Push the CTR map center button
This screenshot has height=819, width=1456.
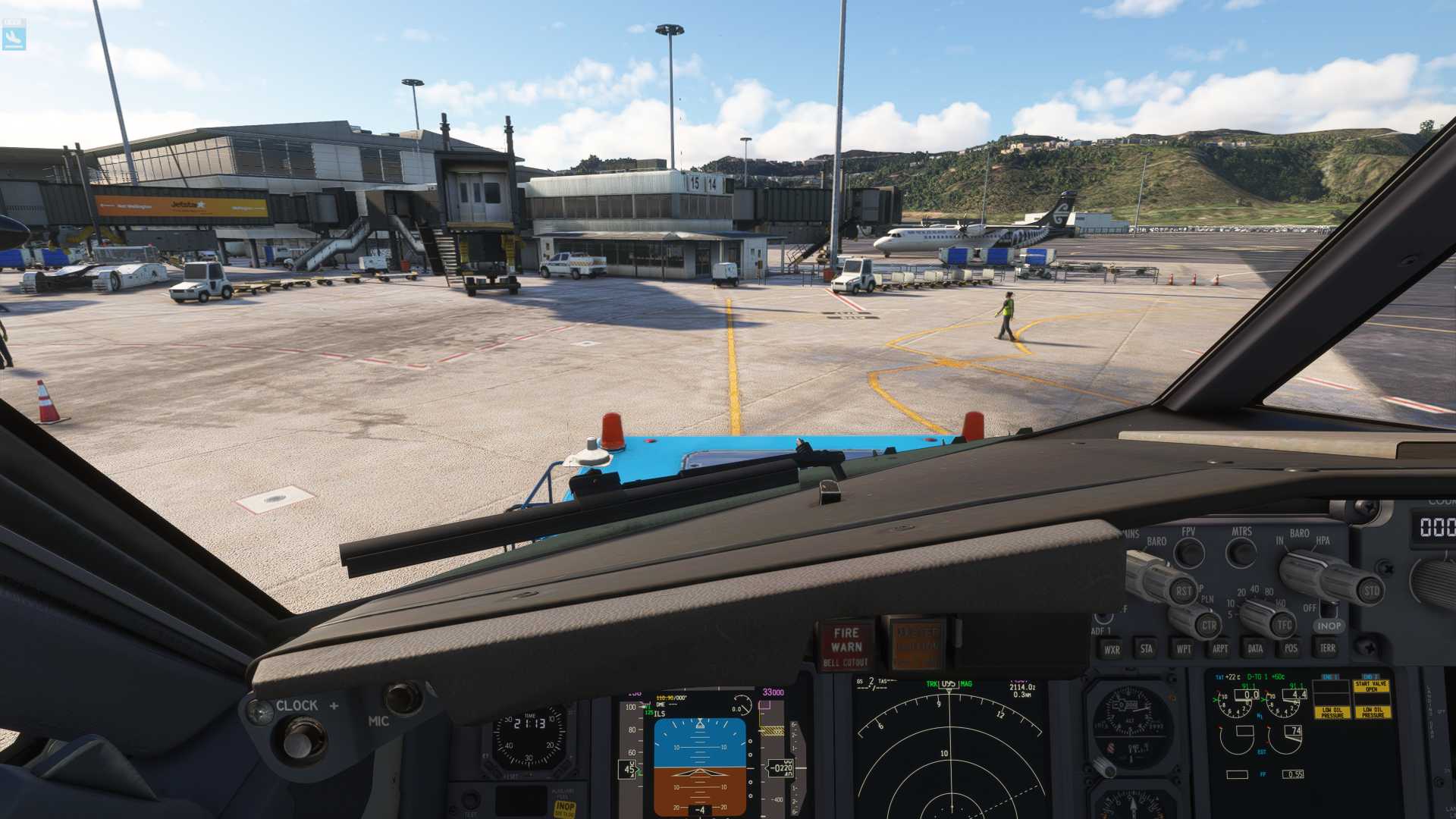(x=1208, y=626)
